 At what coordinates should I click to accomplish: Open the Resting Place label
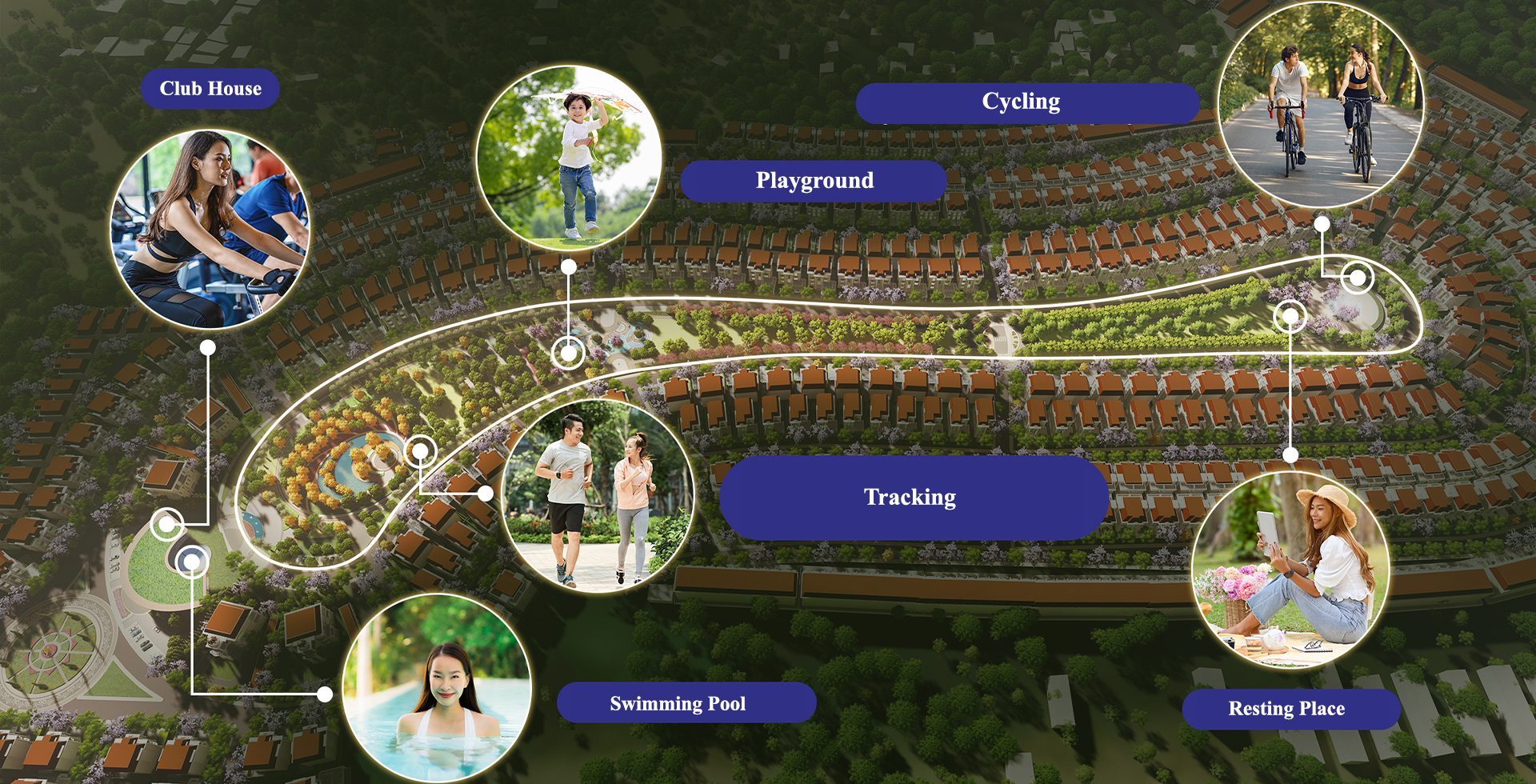1287,709
